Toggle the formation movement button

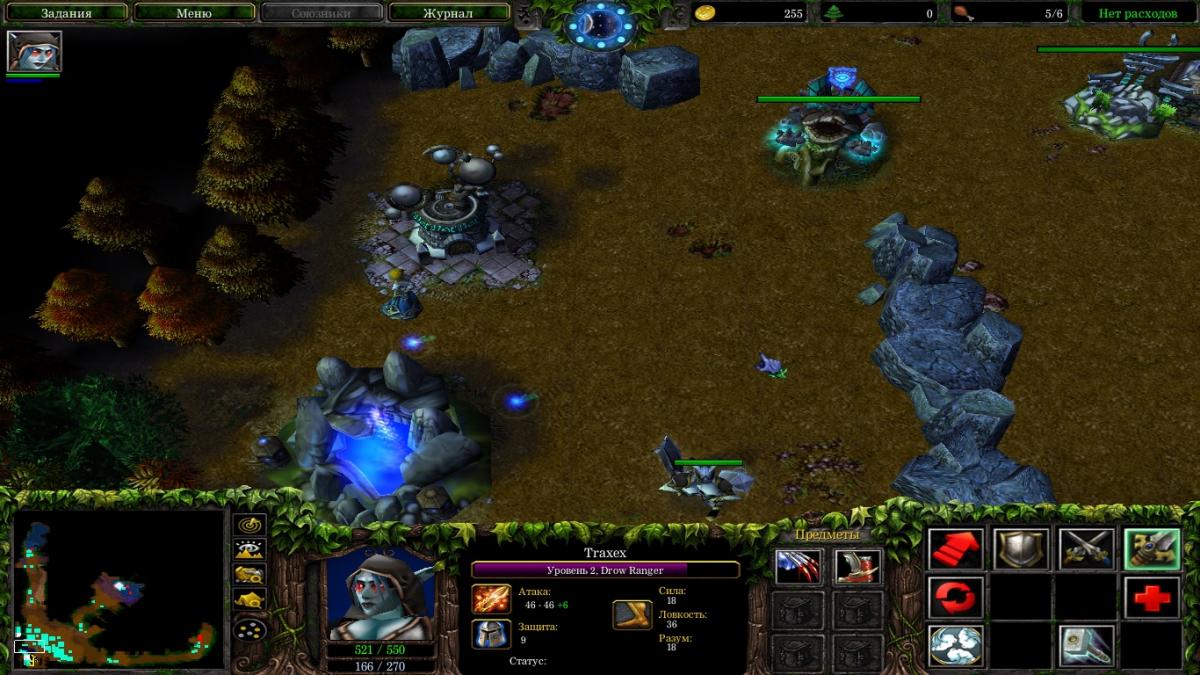coord(249,630)
